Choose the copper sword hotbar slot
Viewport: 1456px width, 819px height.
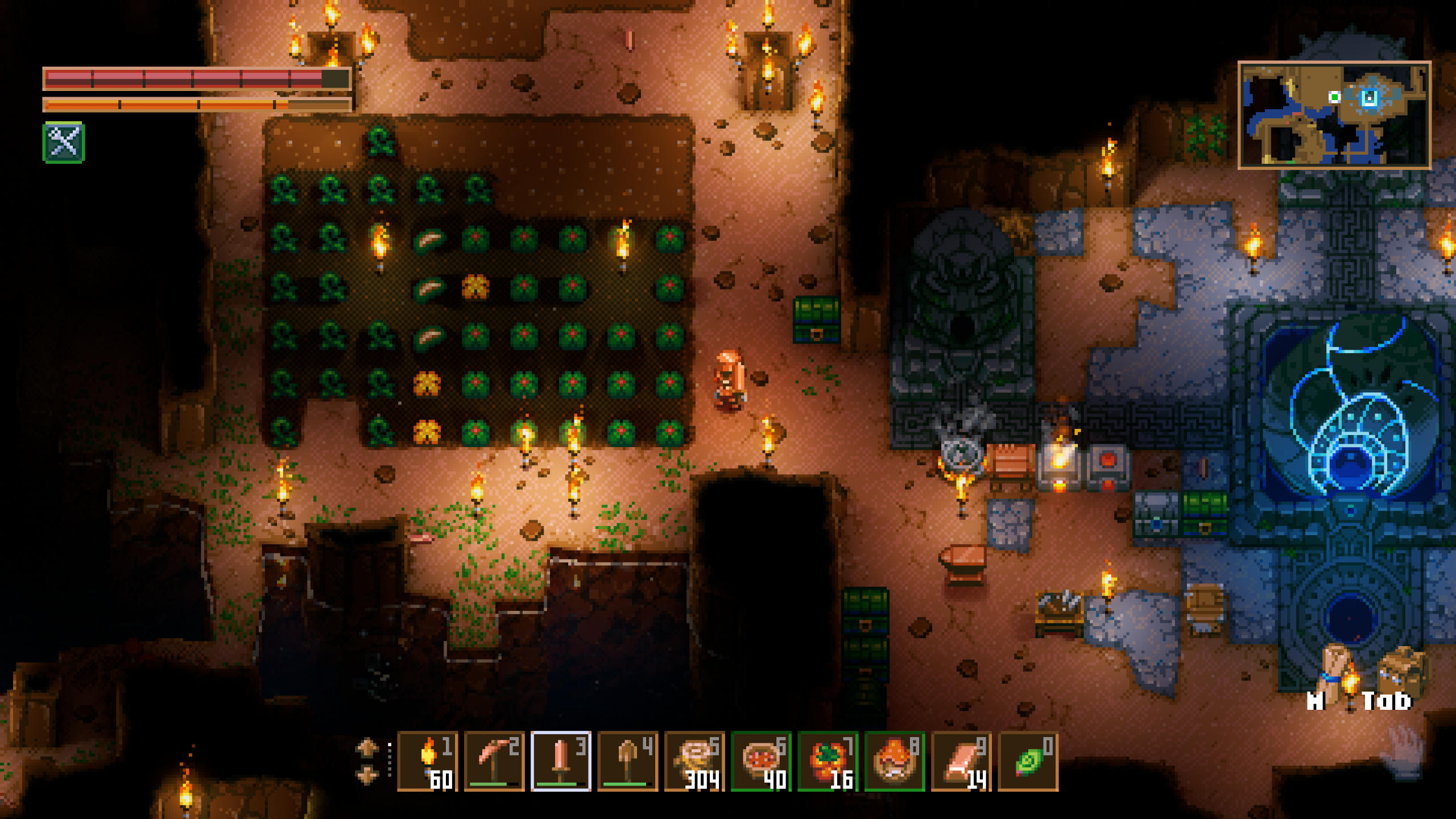click(561, 761)
